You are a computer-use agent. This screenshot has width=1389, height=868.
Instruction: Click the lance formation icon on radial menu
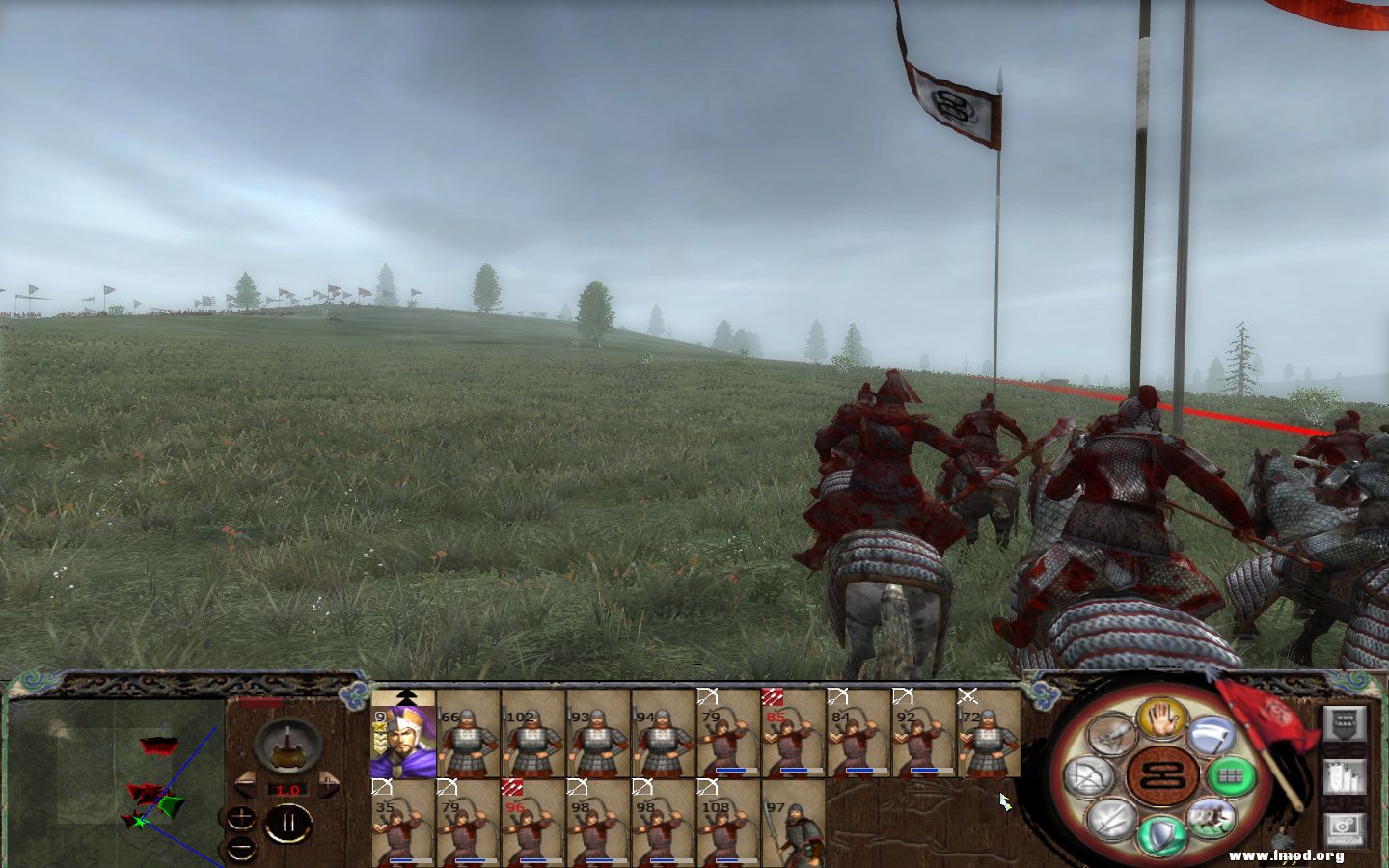[1110, 733]
